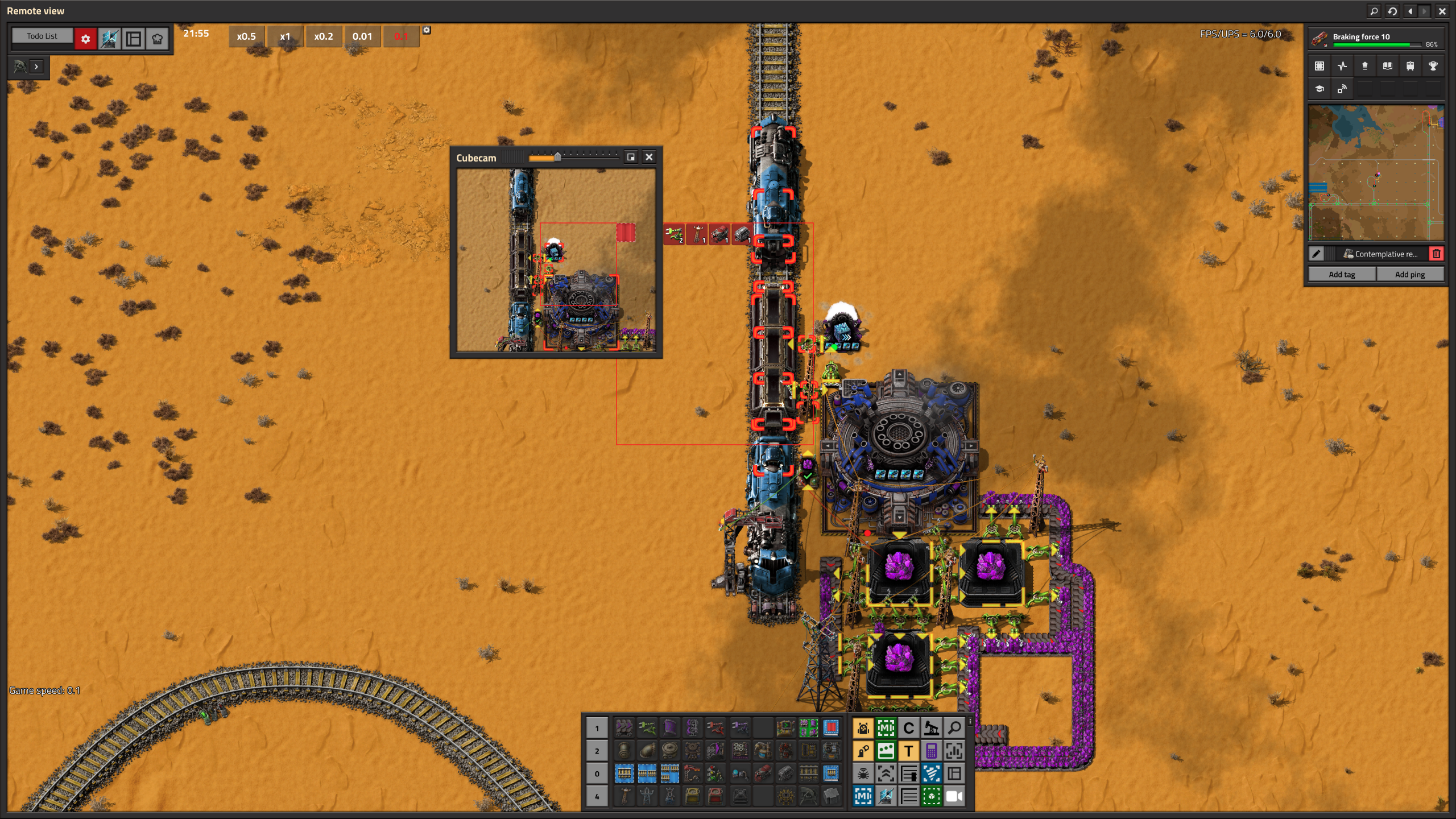View production statistics via the pulse icon
Screen dimensions: 1456x819
1342,65
